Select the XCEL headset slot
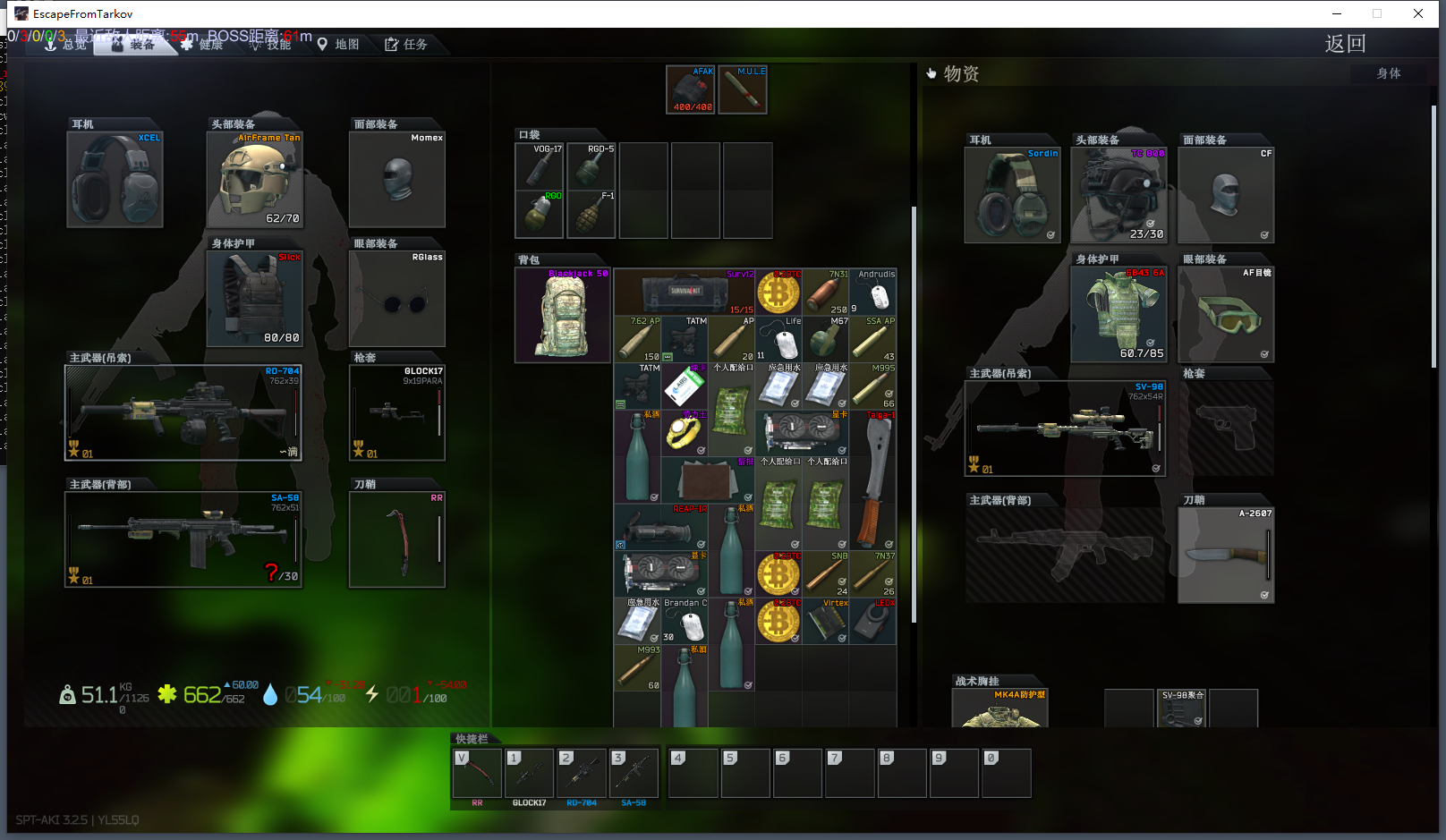Image resolution: width=1446 pixels, height=840 pixels. click(115, 180)
